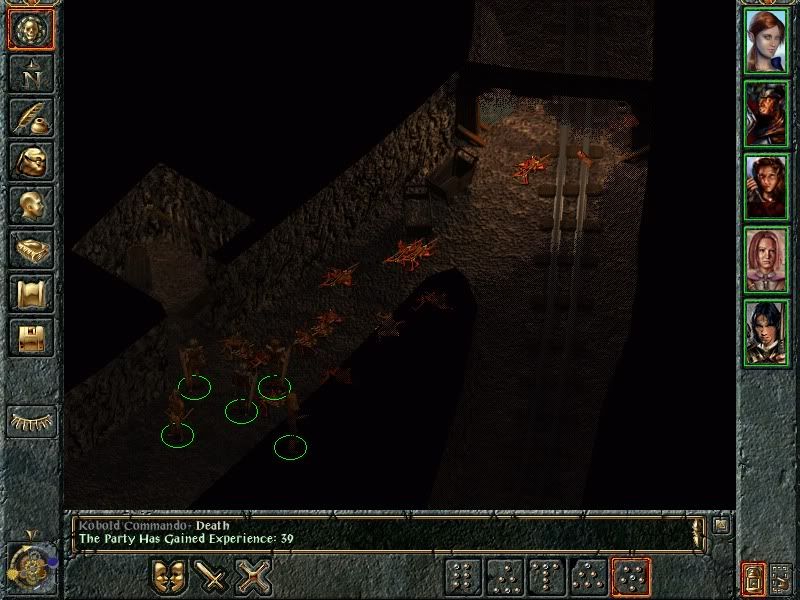Activate the twin masks talk button
Screen dimensions: 800x600
tap(169, 577)
